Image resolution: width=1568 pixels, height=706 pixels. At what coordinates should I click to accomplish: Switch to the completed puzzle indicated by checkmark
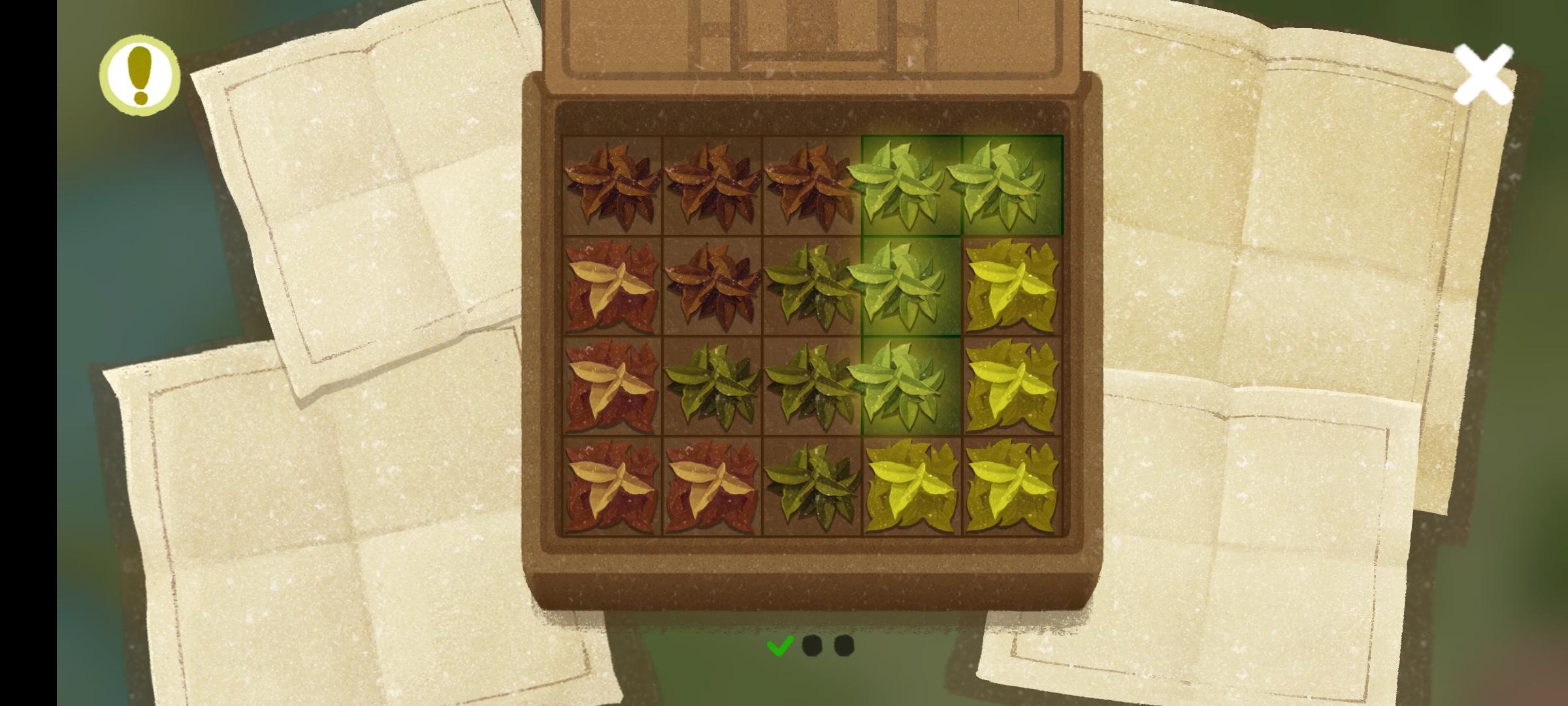779,648
